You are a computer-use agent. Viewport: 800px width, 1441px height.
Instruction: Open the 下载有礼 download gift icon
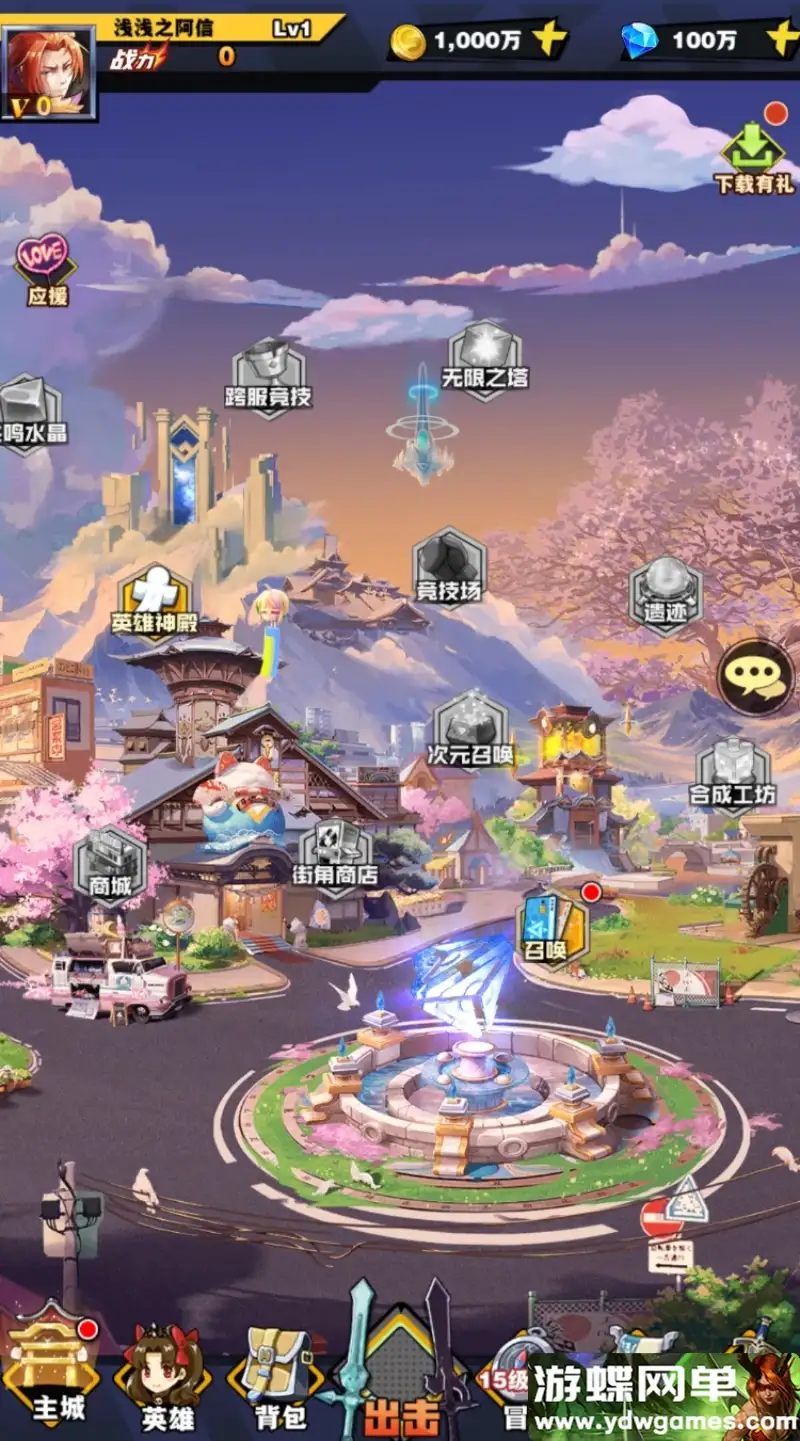coord(753,158)
